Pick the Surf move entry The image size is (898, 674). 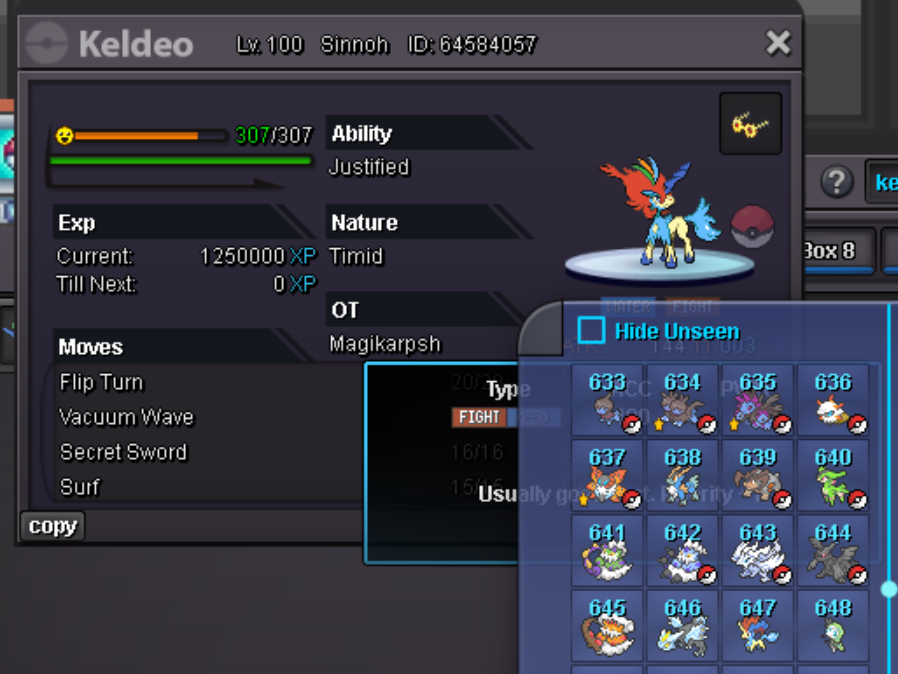(x=80, y=487)
